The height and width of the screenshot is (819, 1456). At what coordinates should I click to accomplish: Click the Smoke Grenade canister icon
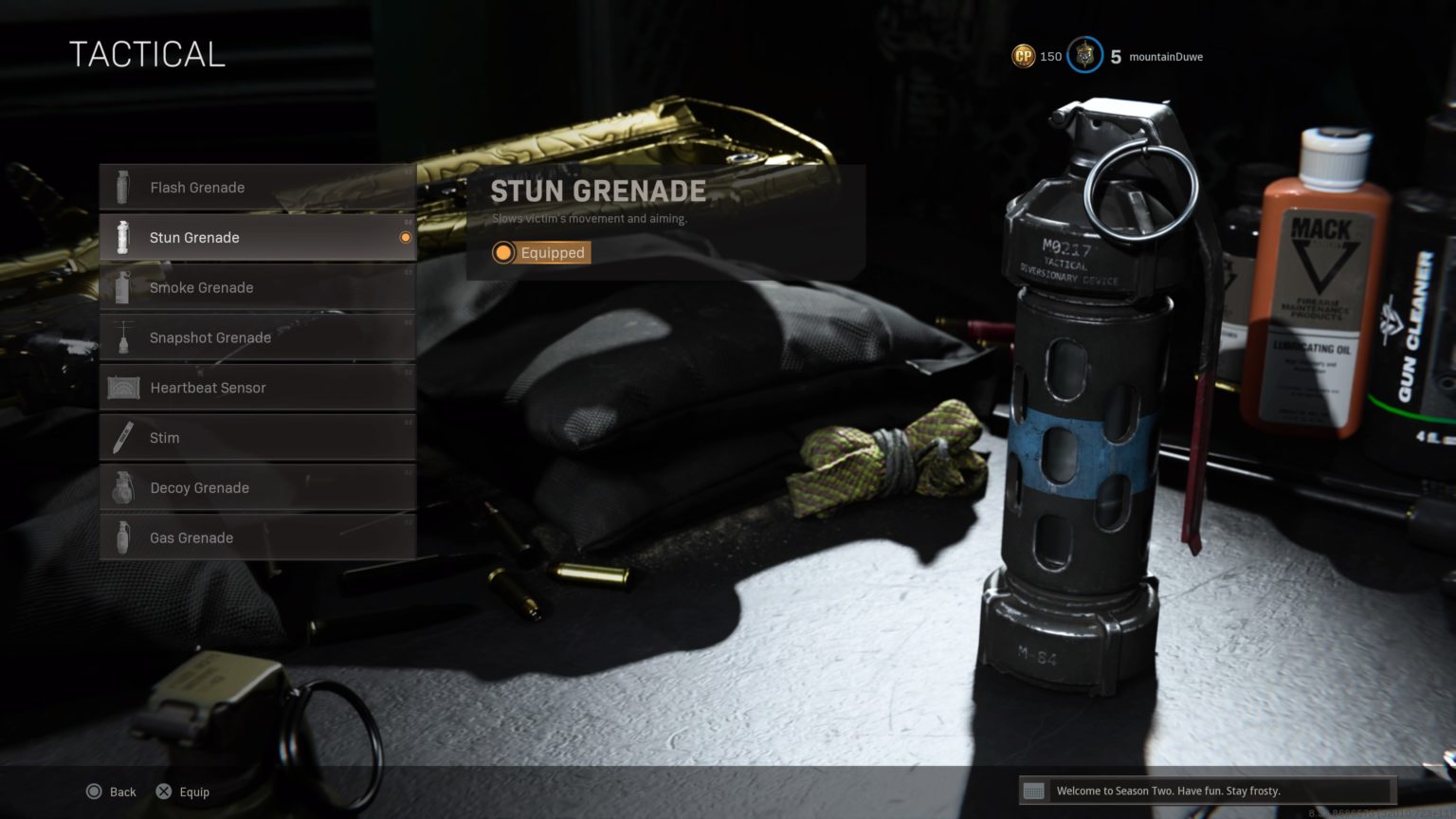pyautogui.click(x=123, y=287)
